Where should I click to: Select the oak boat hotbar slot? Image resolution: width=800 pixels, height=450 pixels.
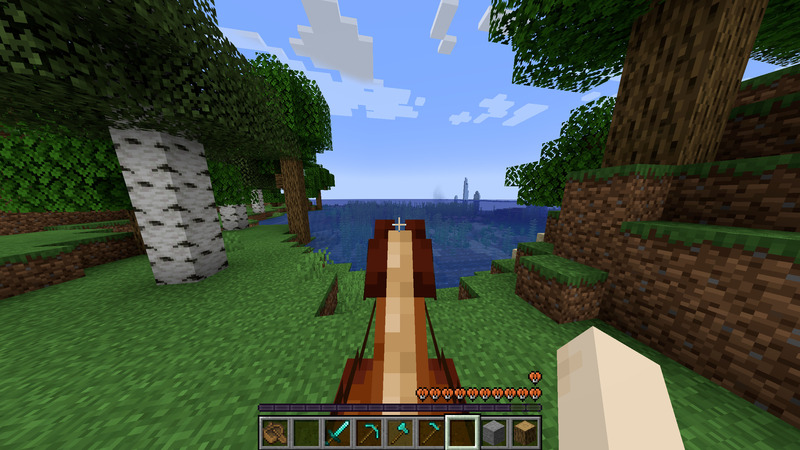[275, 432]
